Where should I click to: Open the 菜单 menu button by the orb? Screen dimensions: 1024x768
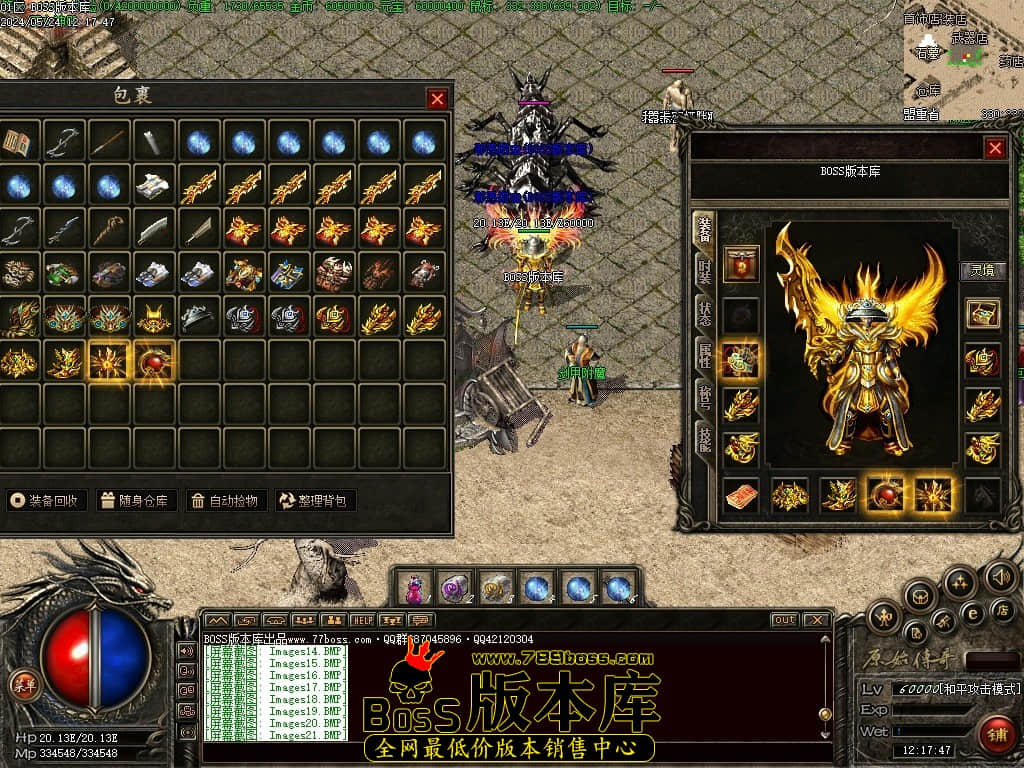click(22, 685)
